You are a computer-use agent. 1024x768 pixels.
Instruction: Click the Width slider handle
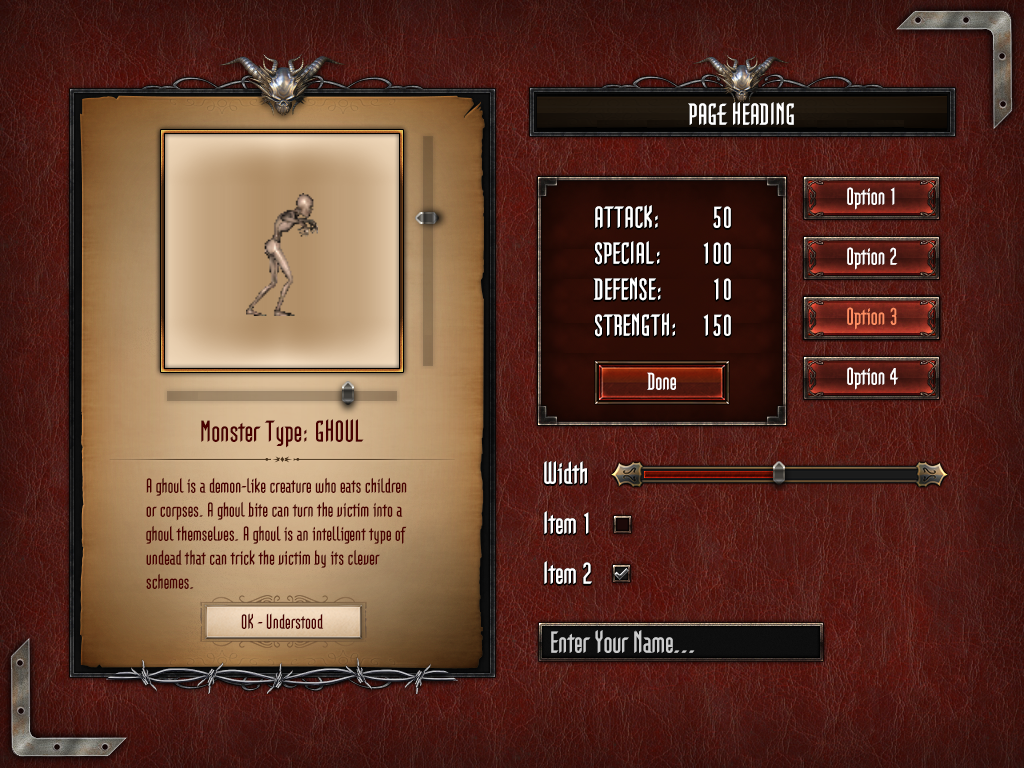[779, 473]
